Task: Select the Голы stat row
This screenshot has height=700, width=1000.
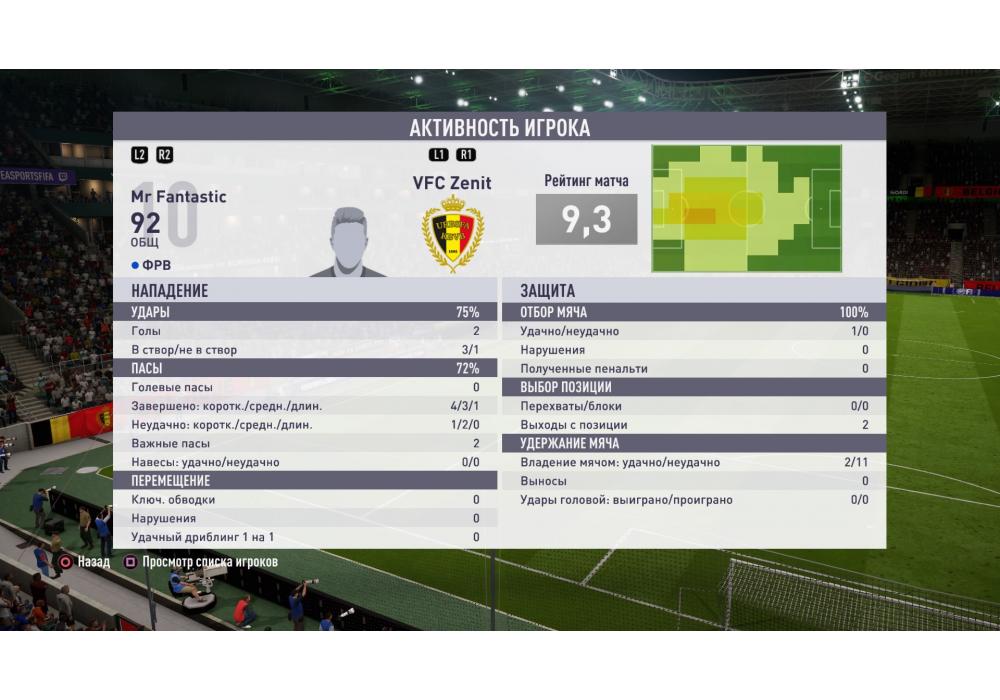Action: pyautogui.click(x=305, y=331)
